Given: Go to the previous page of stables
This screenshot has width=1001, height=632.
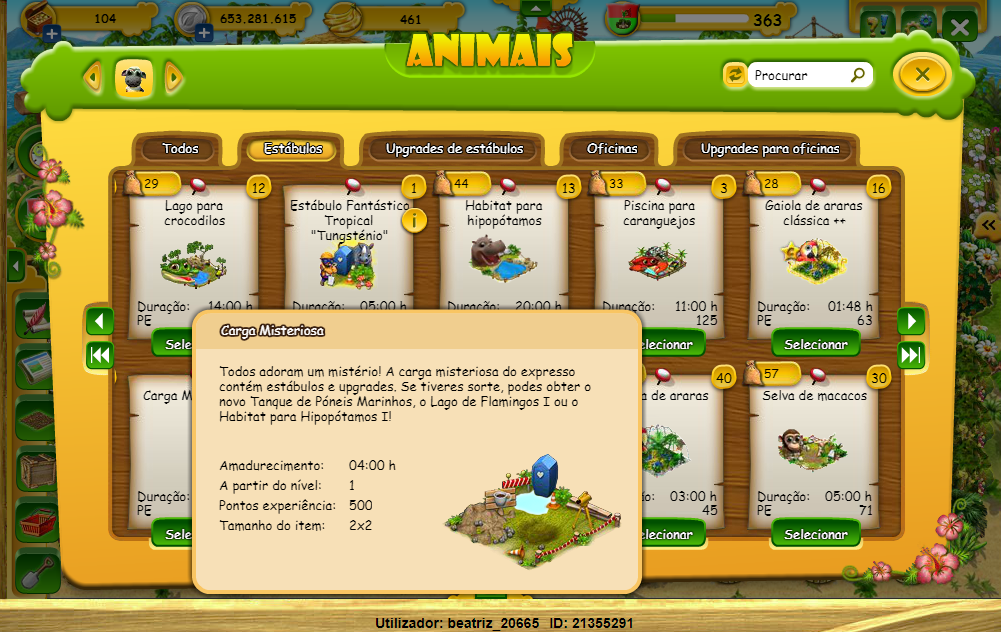Looking at the screenshot, I should (x=100, y=321).
